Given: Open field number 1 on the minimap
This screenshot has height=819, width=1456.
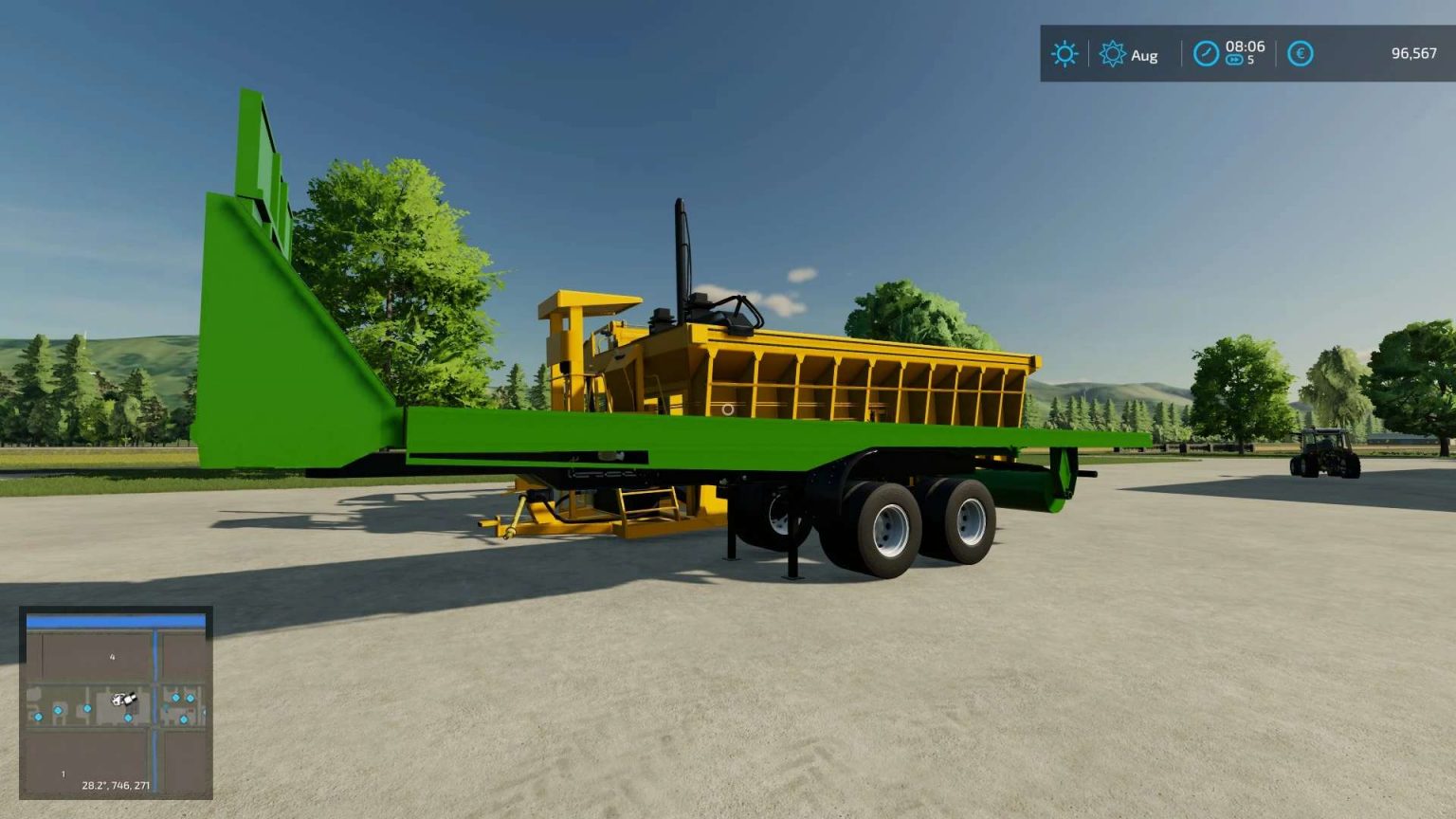Looking at the screenshot, I should [x=64, y=773].
